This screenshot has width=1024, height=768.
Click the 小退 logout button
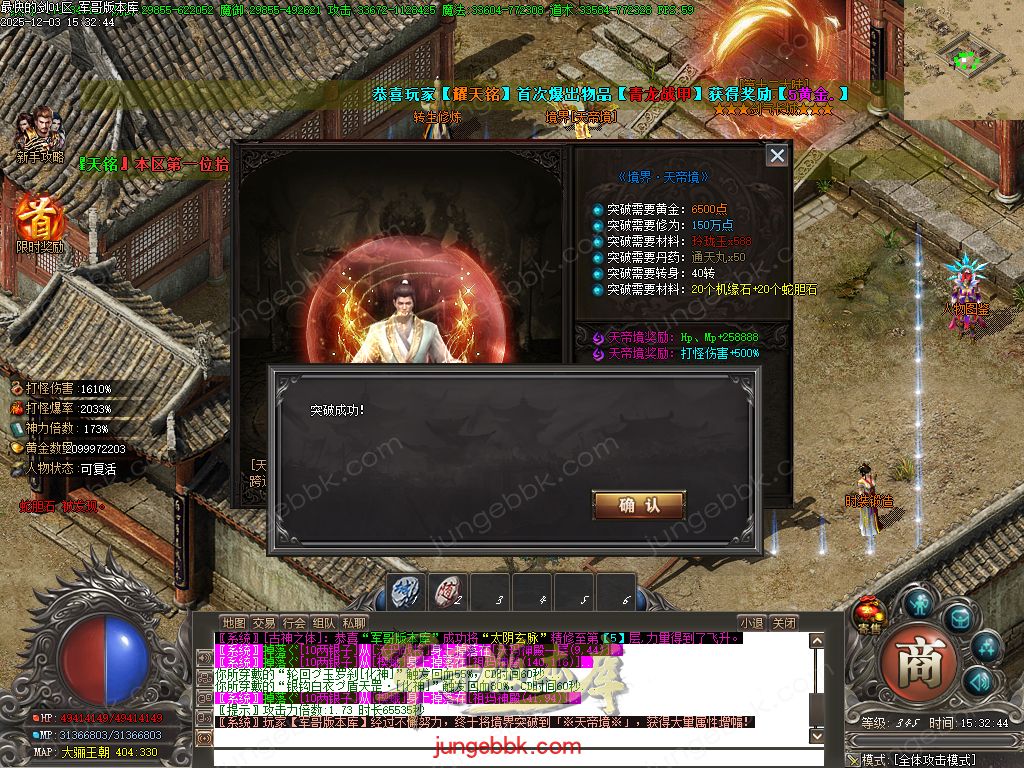tap(751, 622)
